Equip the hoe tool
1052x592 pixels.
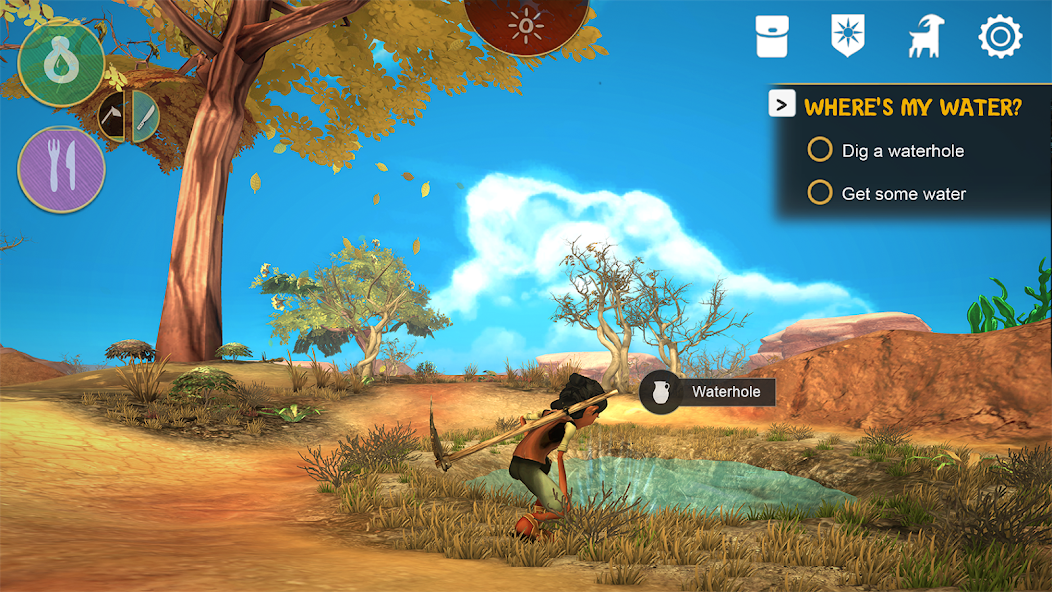[x=113, y=117]
